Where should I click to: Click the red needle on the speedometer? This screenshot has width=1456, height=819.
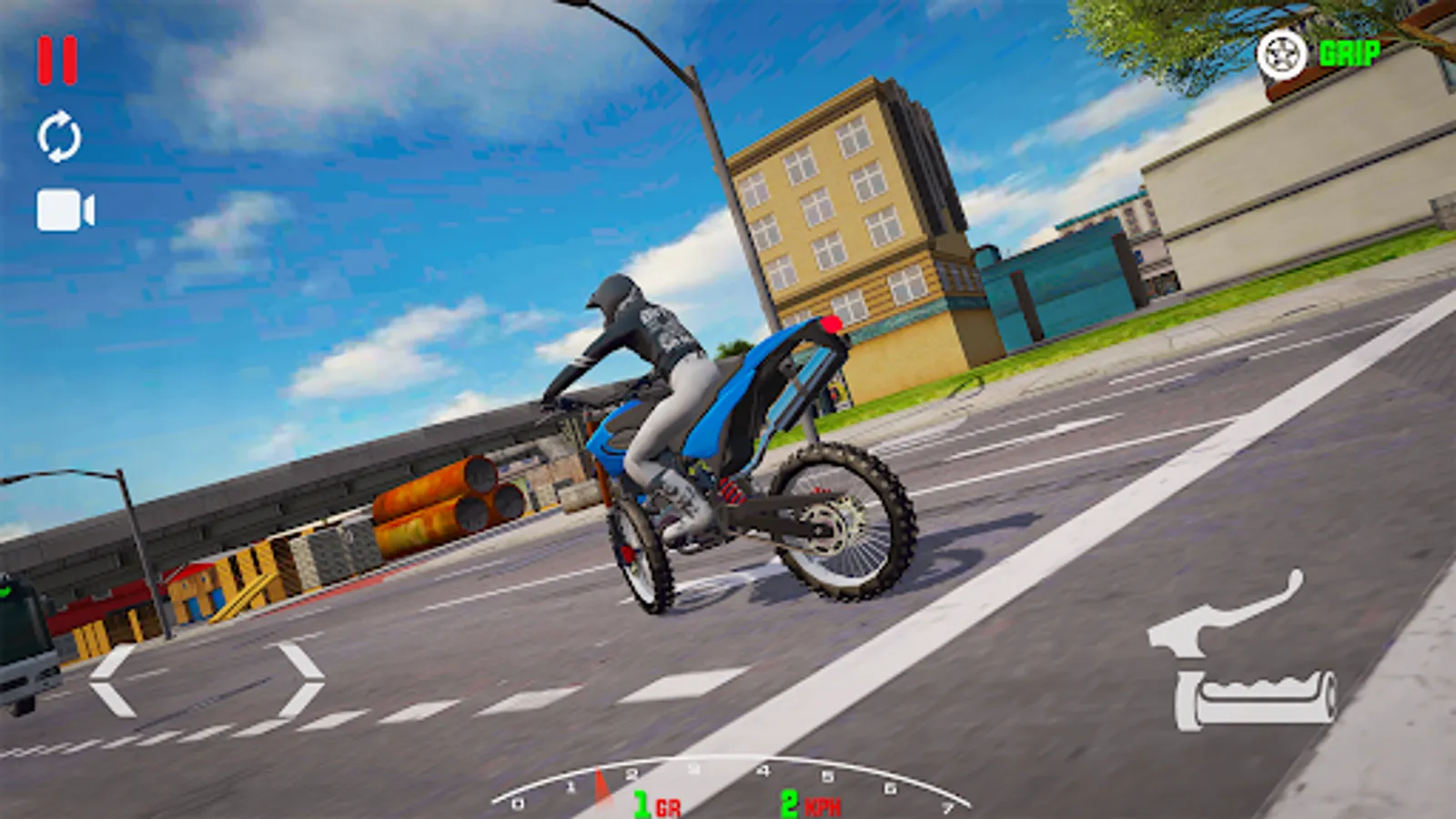click(600, 783)
